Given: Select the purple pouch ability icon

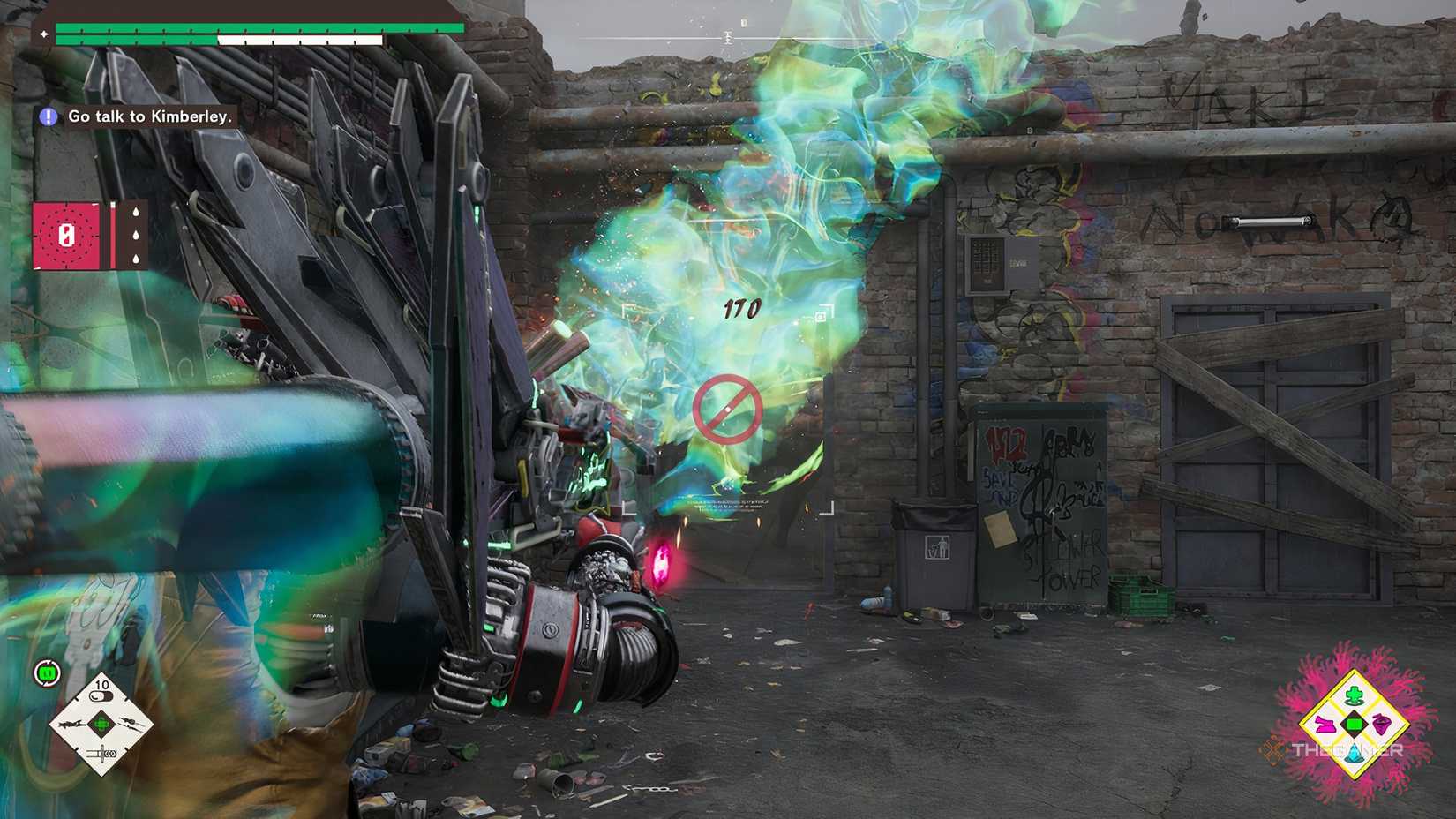Looking at the screenshot, I should [1381, 725].
